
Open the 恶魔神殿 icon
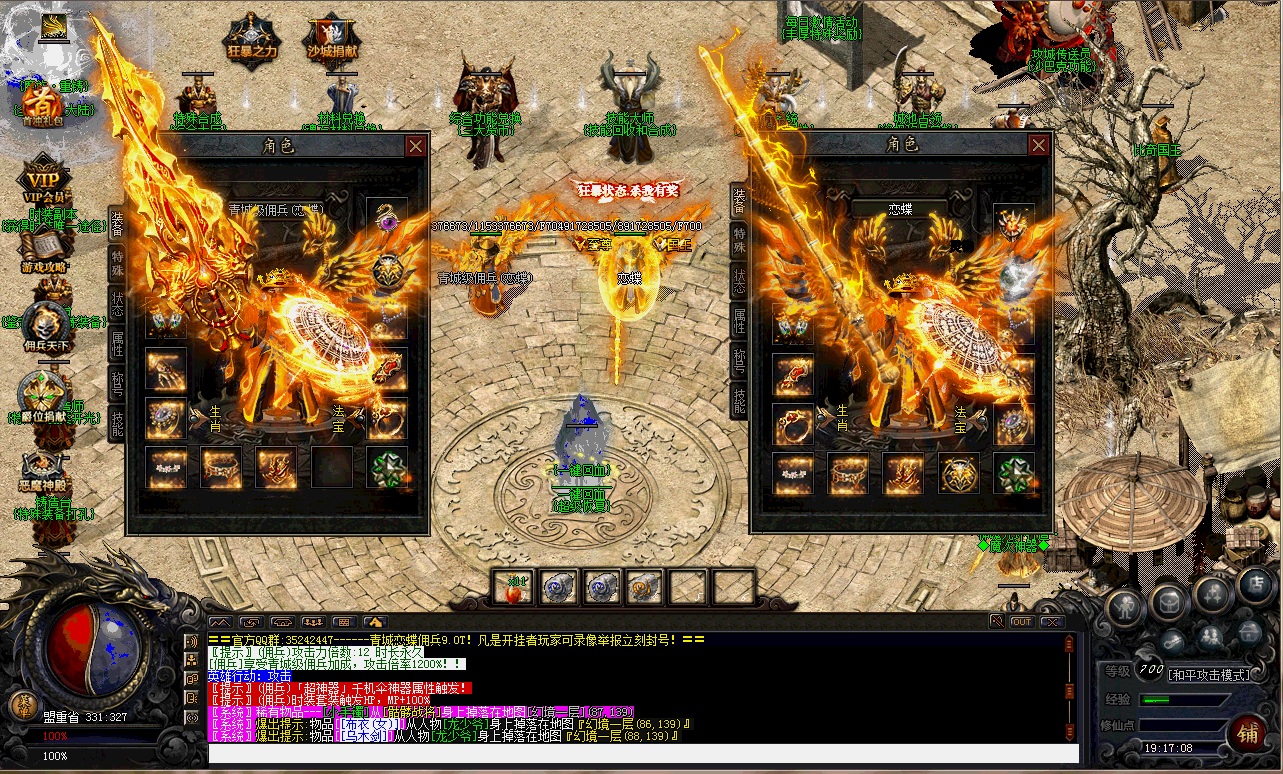pyautogui.click(x=44, y=470)
